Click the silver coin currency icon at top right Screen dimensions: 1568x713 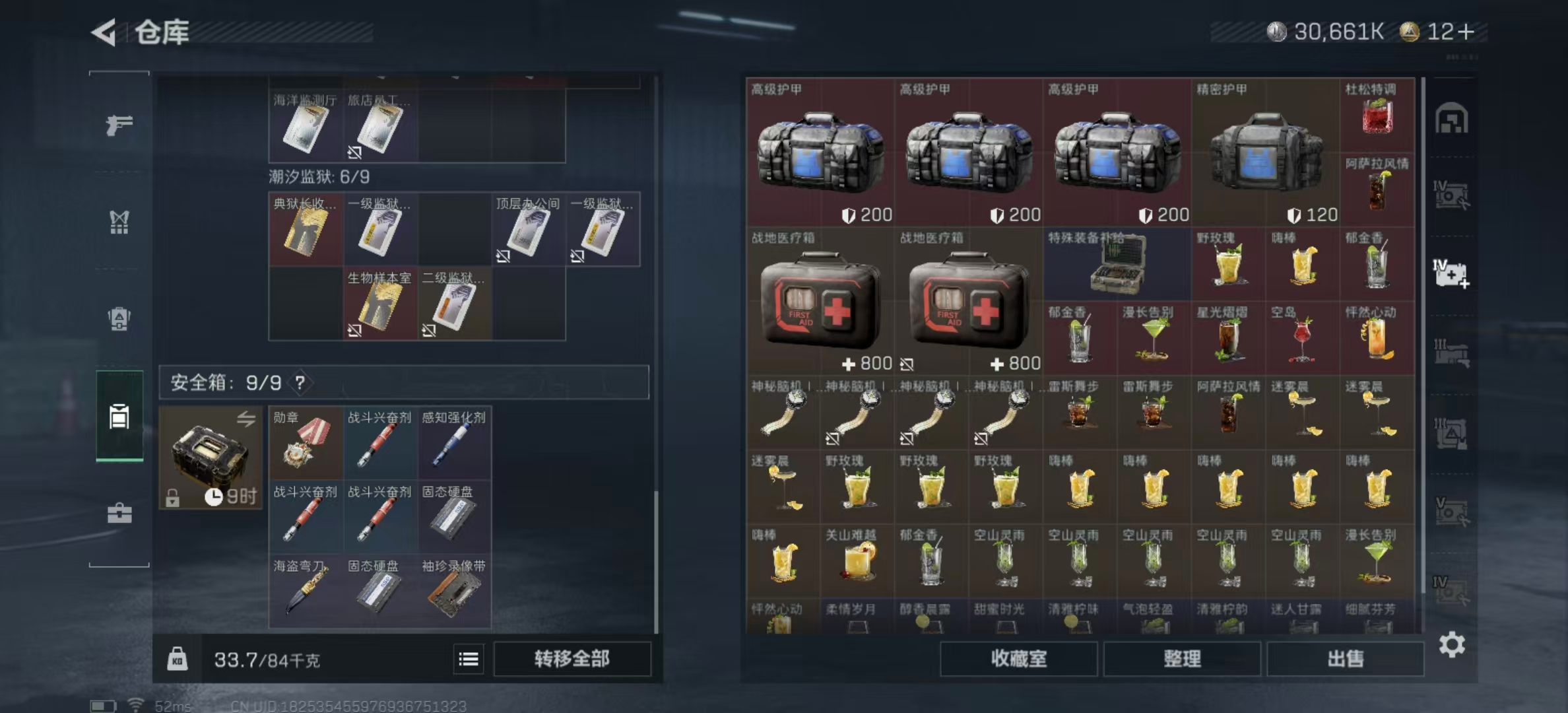point(1276,30)
